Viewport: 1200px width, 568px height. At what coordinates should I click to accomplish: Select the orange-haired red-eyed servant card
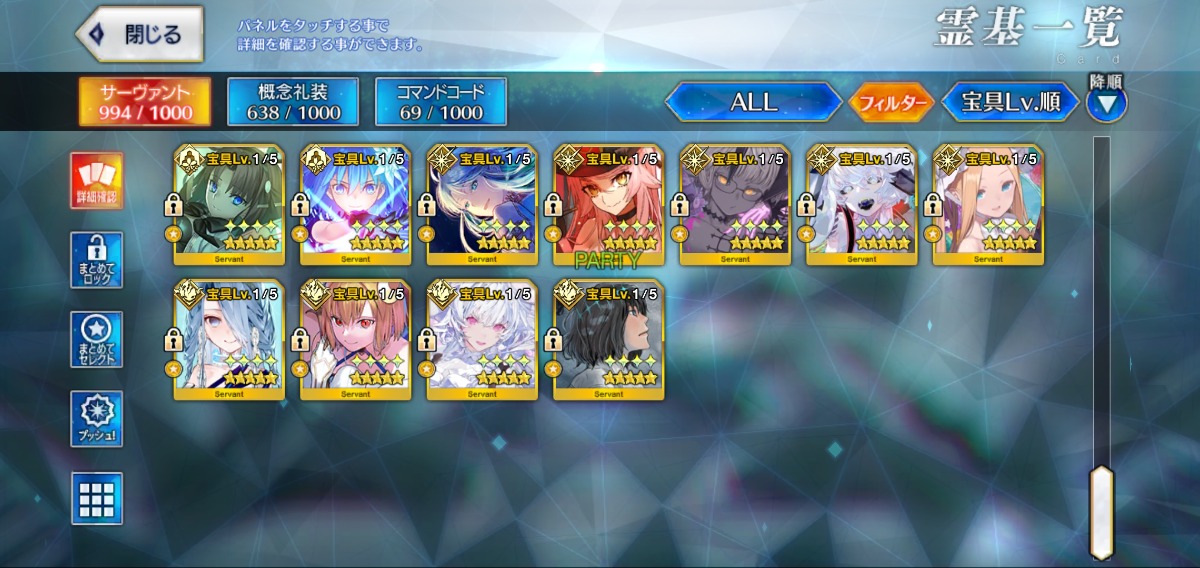pyautogui.click(x=356, y=340)
